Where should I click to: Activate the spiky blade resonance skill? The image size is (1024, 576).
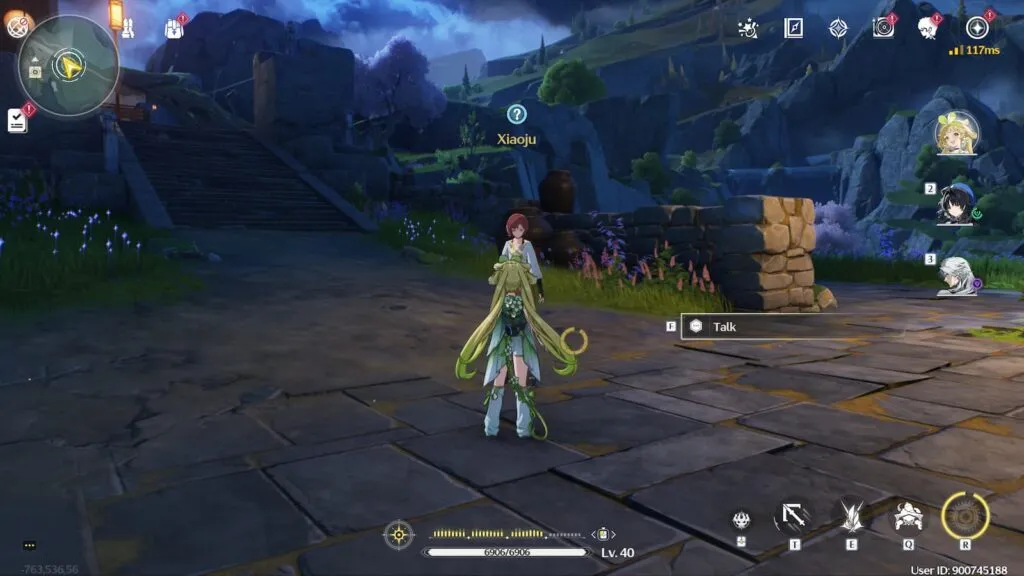click(x=851, y=517)
